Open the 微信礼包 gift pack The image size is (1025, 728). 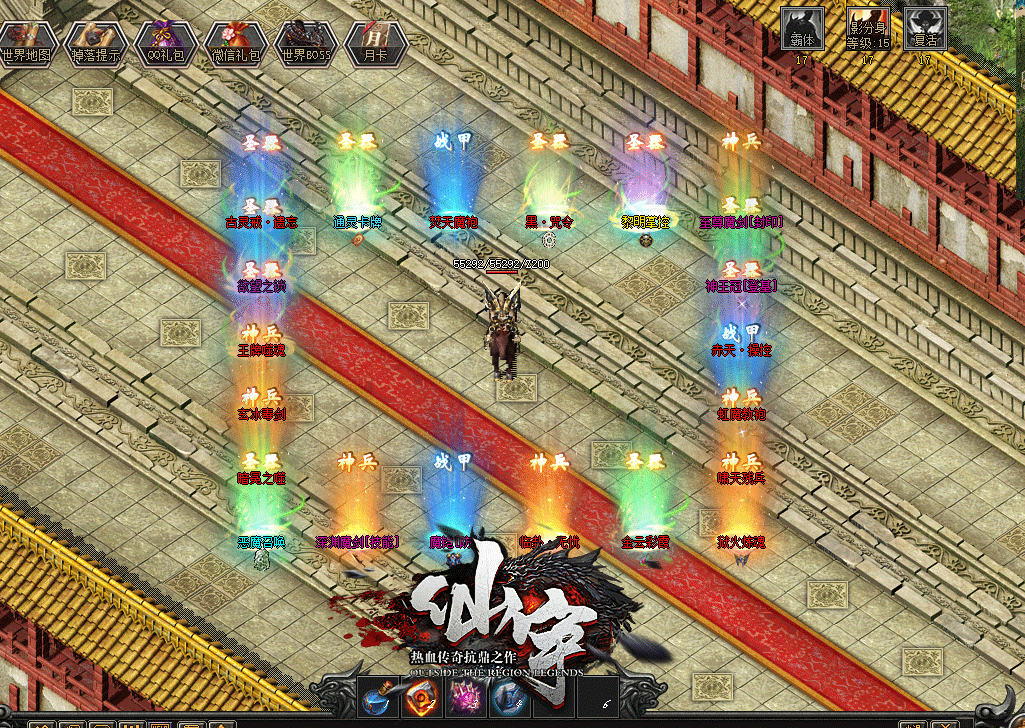[235, 42]
